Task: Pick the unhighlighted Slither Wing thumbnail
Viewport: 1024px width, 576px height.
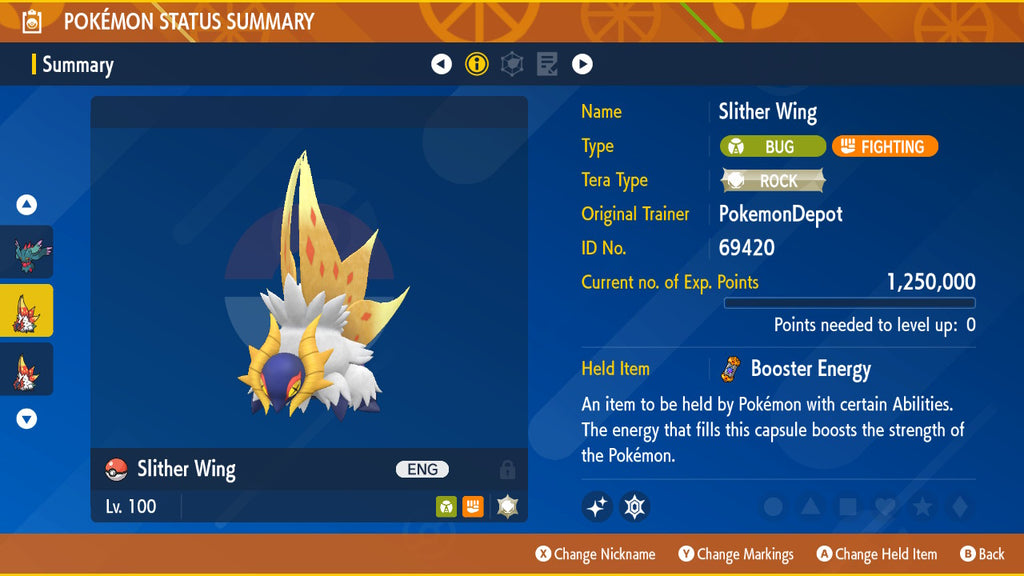Action: pos(27,369)
